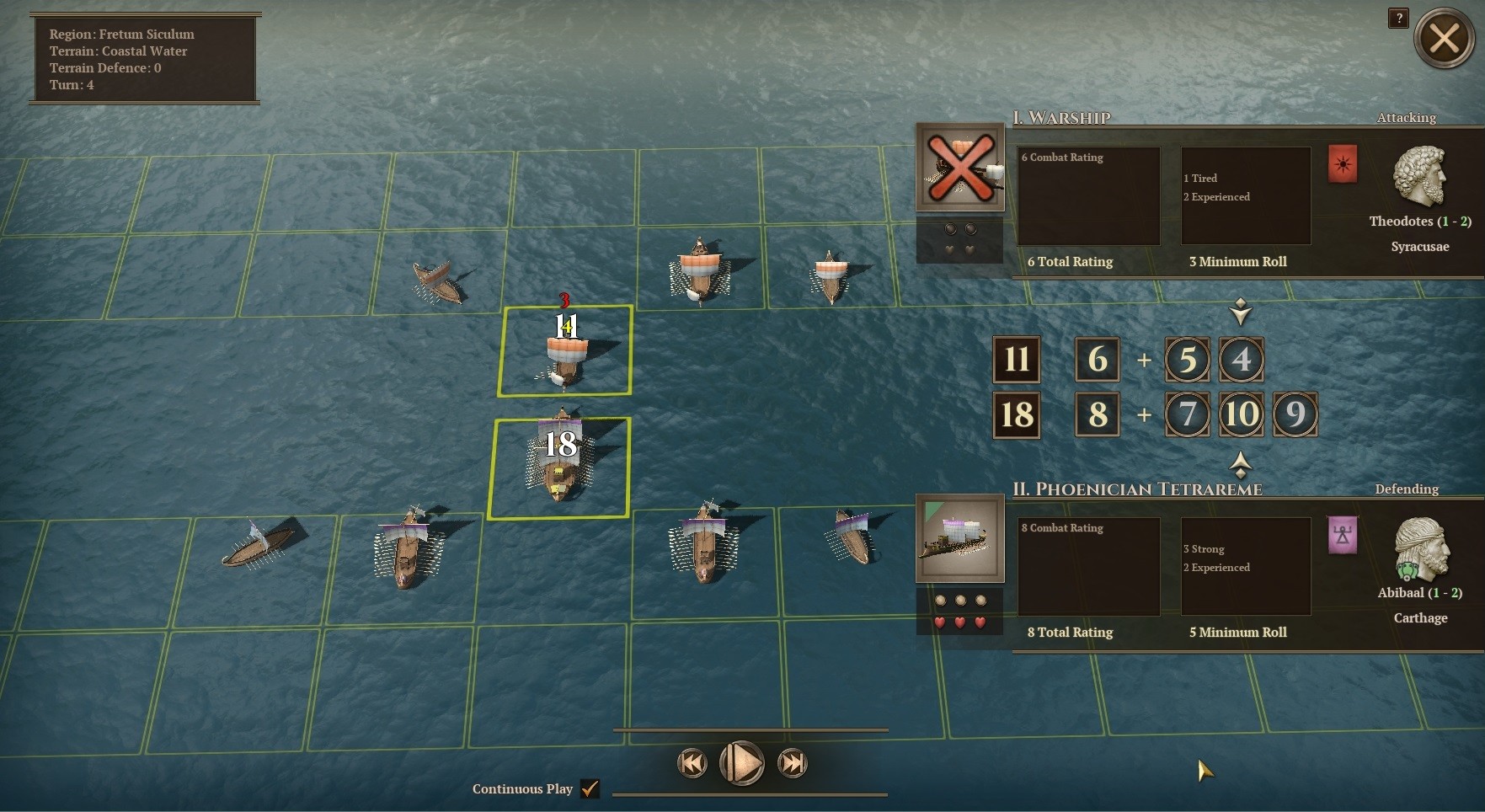Expand the arrow below the dice rows
The width and height of the screenshot is (1485, 812).
(x=1241, y=465)
